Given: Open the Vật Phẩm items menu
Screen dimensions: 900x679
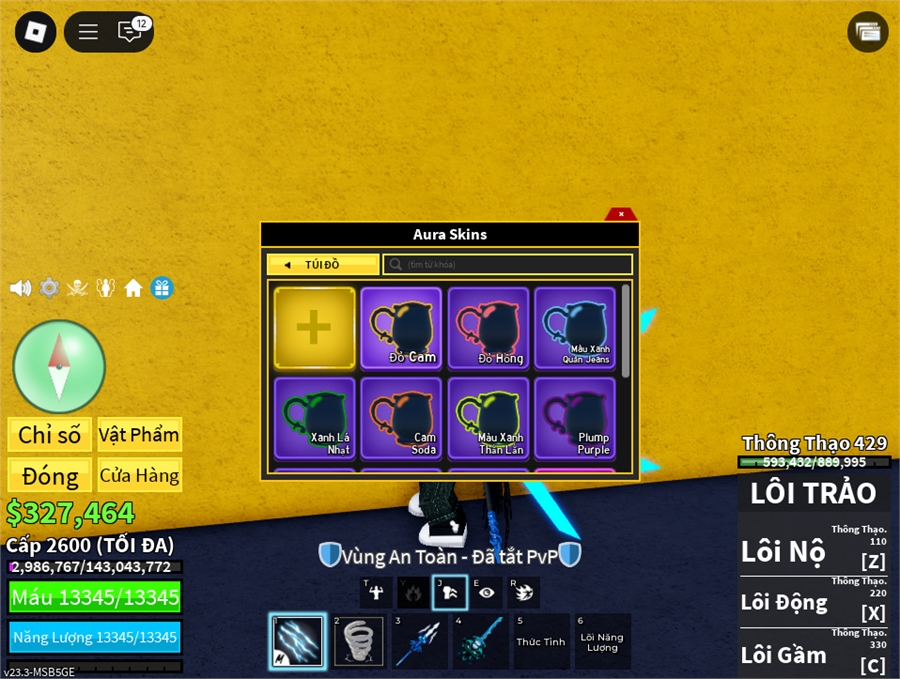Looking at the screenshot, I should click(139, 435).
